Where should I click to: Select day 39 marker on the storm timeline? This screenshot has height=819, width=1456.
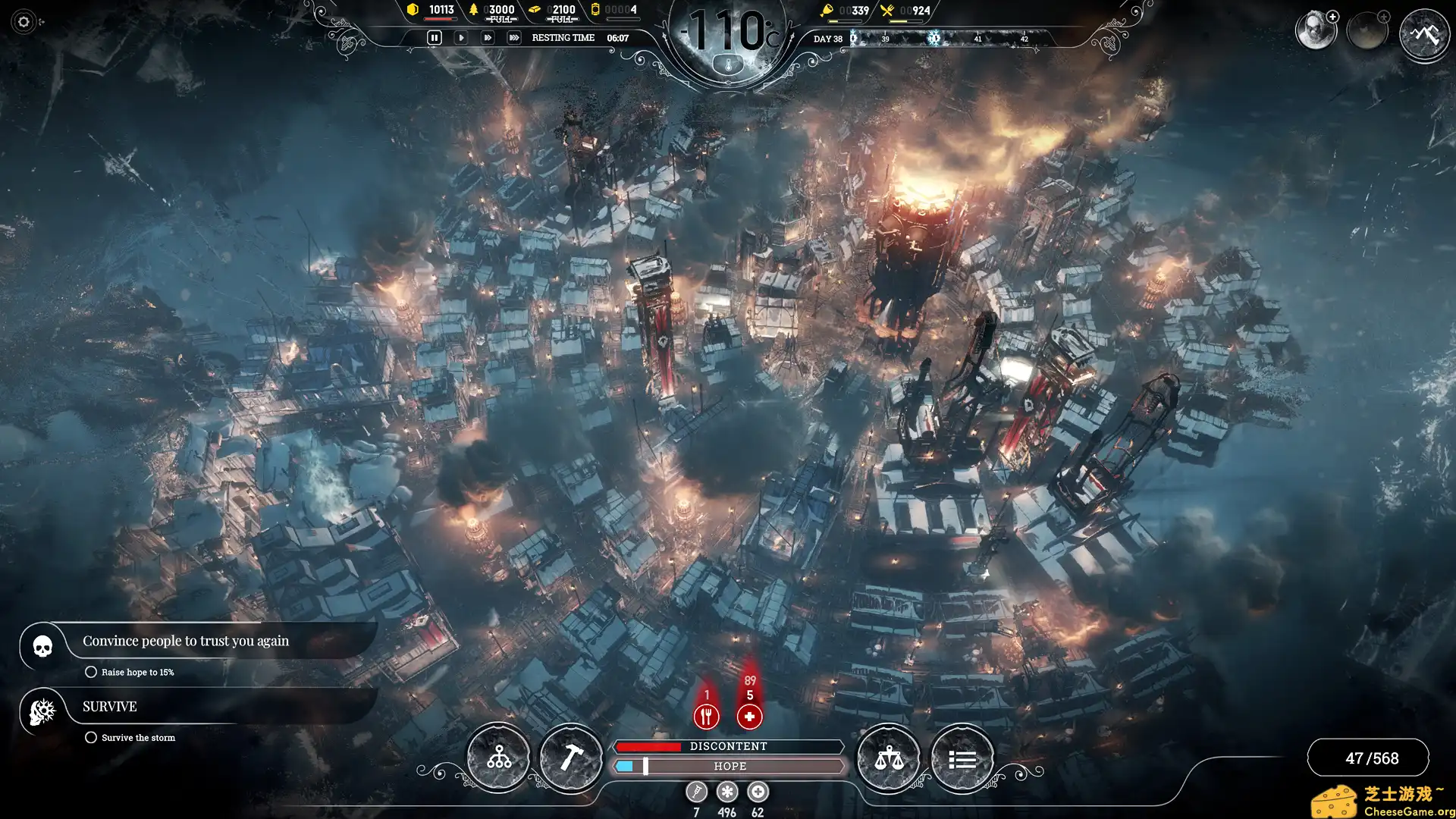pyautogui.click(x=884, y=37)
